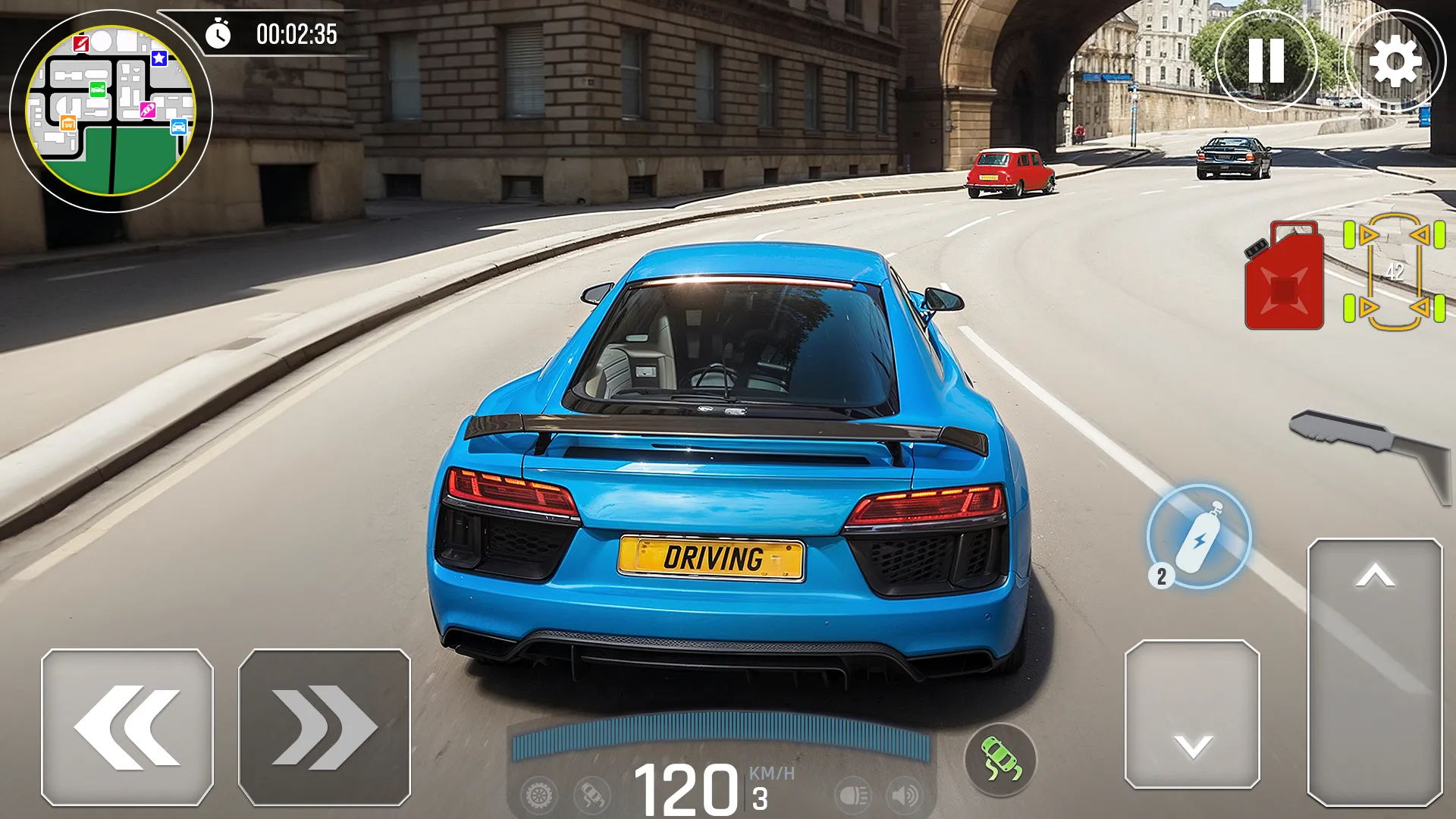The height and width of the screenshot is (819, 1456).
Task: Toggle the headlights icon on the dashboard
Action: (x=853, y=795)
